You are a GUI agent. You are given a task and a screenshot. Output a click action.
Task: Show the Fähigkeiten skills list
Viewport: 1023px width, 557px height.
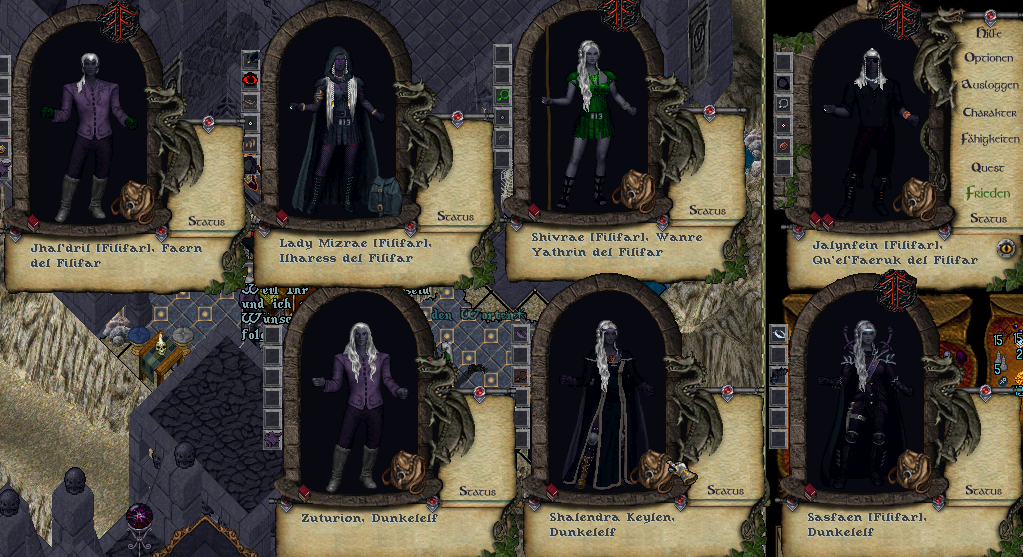coord(988,139)
